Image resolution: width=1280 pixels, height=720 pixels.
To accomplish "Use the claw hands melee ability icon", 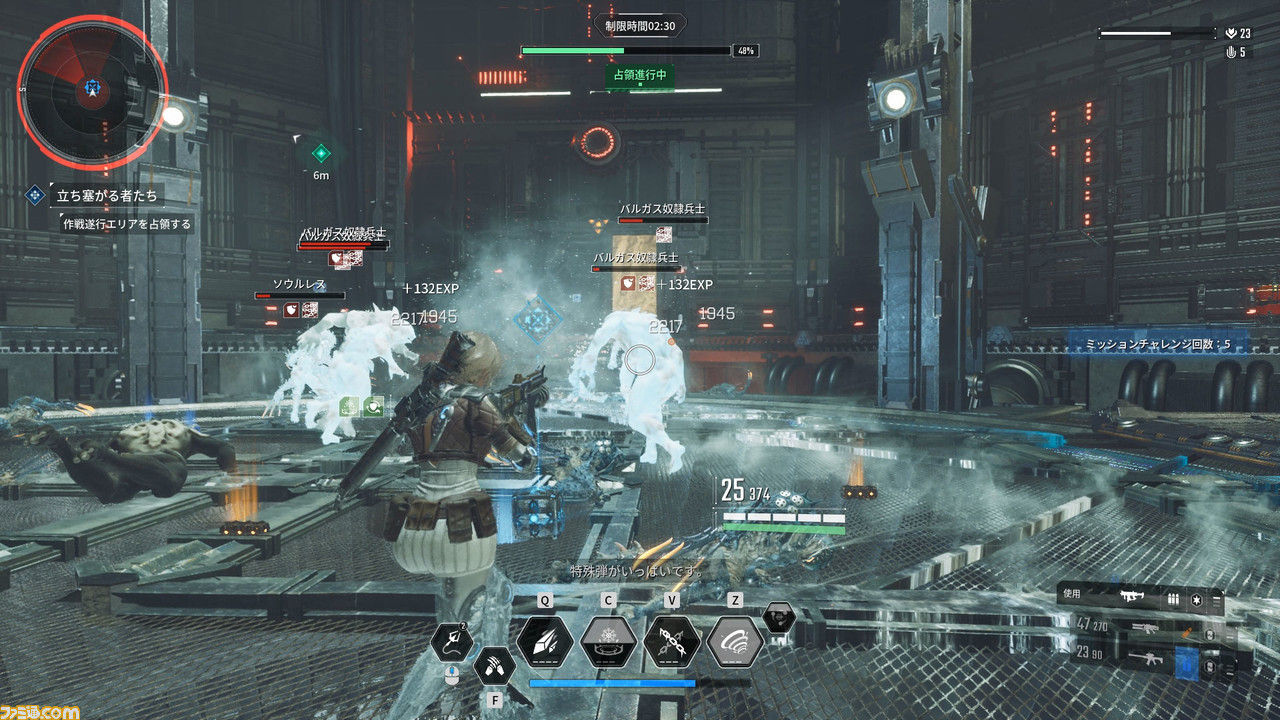I will tap(494, 664).
